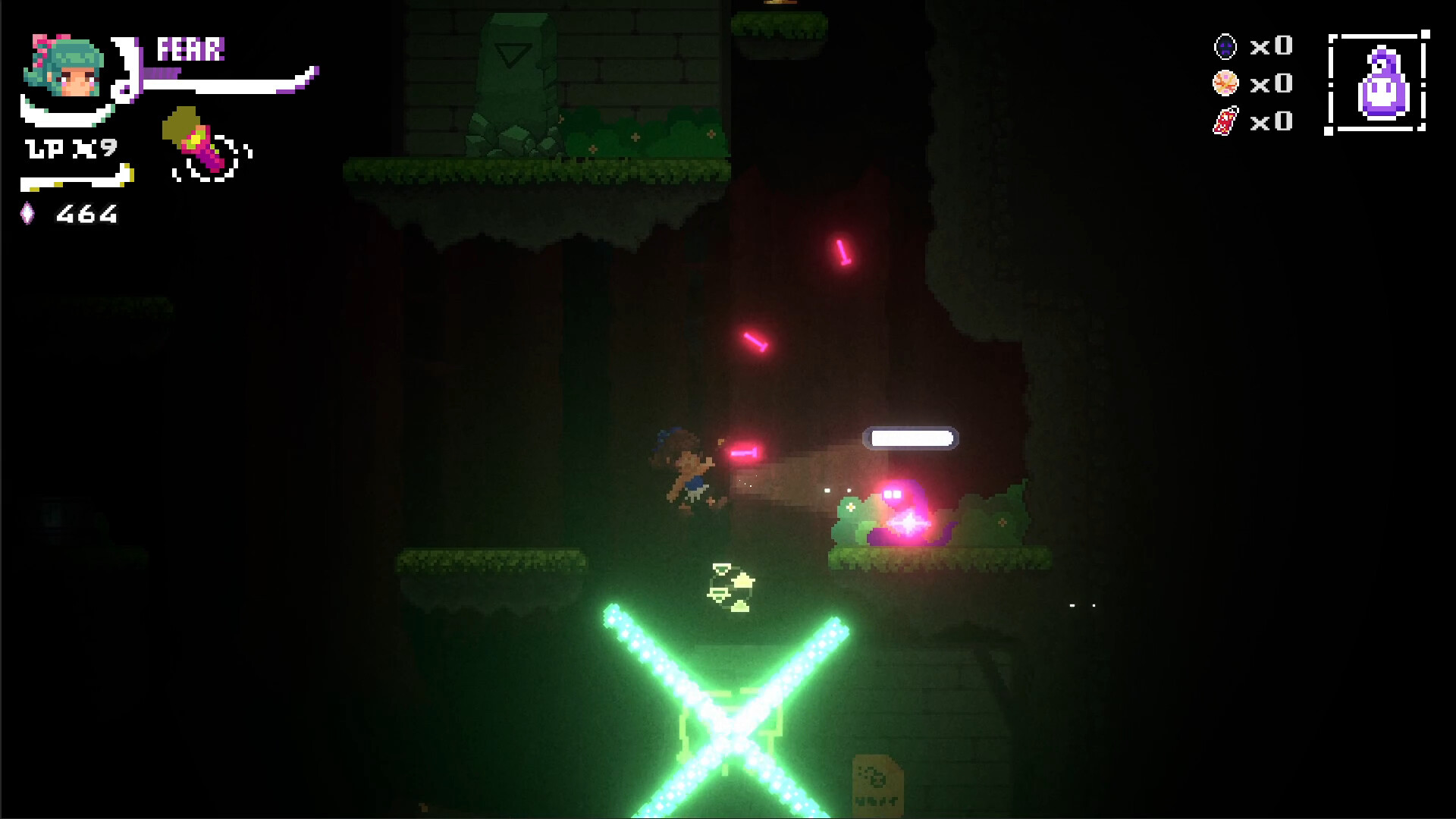This screenshot has width=1456, height=819.
Task: Click the enemy health bar above the slime
Action: coord(912,438)
